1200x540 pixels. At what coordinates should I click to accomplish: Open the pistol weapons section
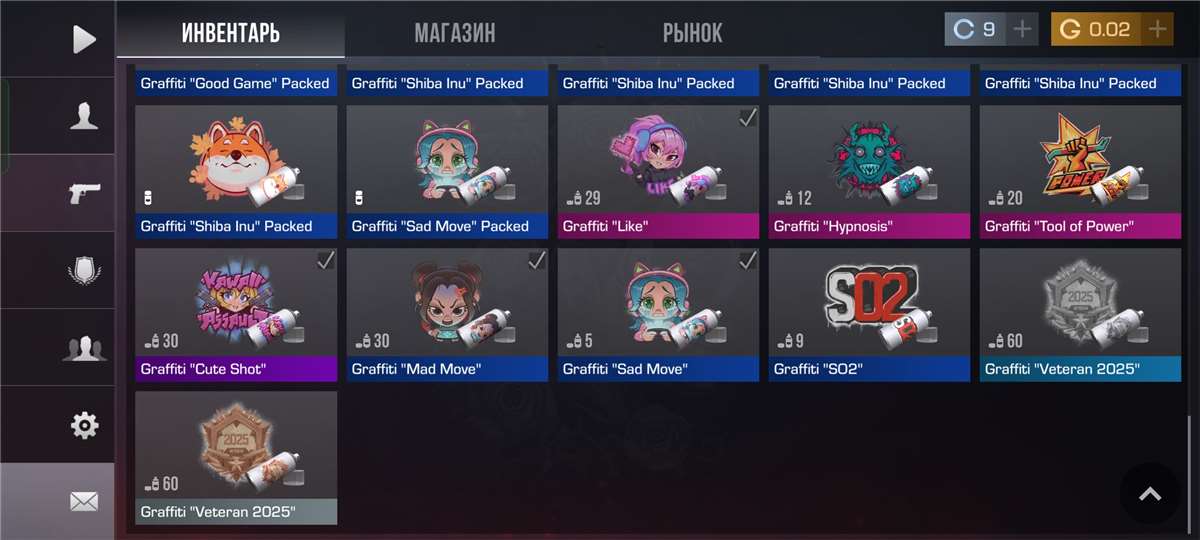84,193
